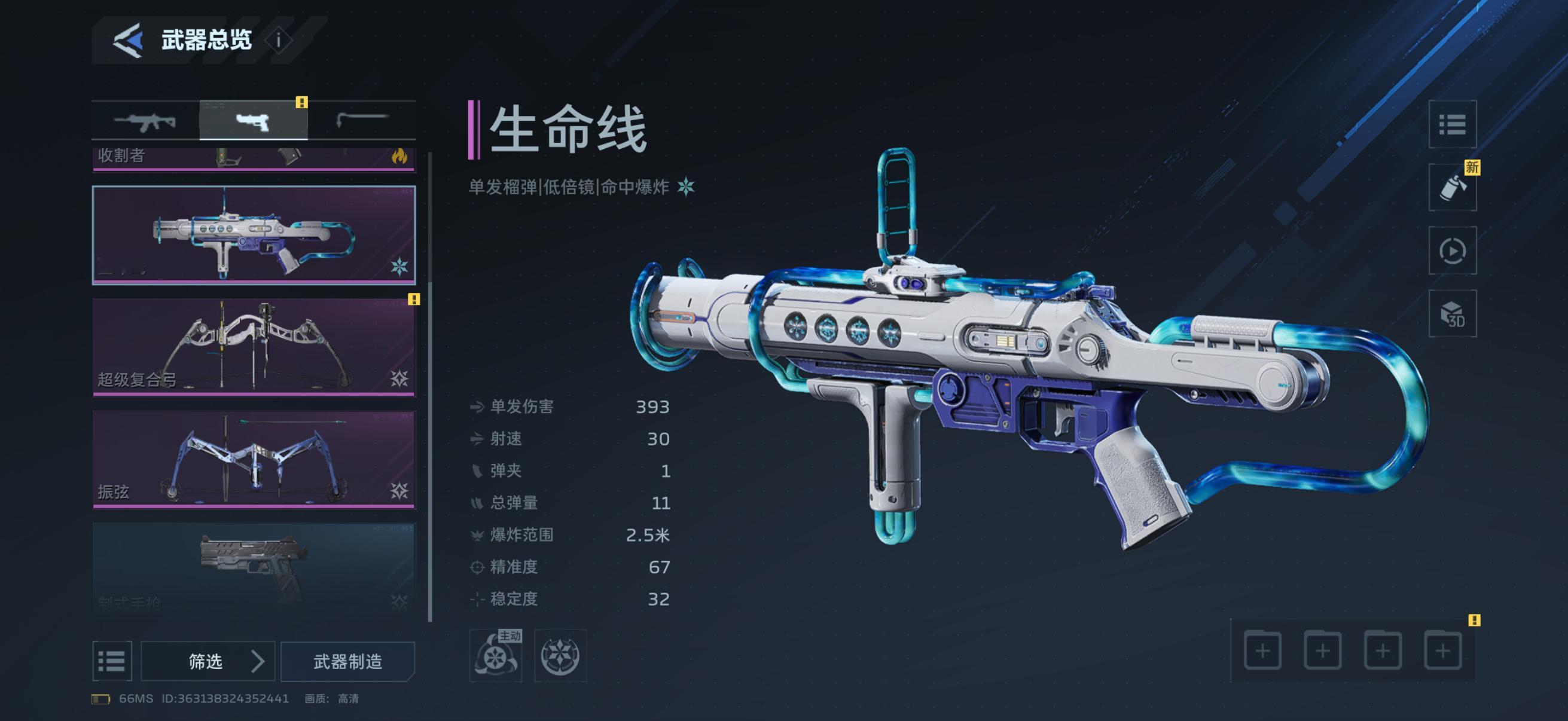Play the weapon preview video
The height and width of the screenshot is (721, 1568).
[x=1452, y=250]
